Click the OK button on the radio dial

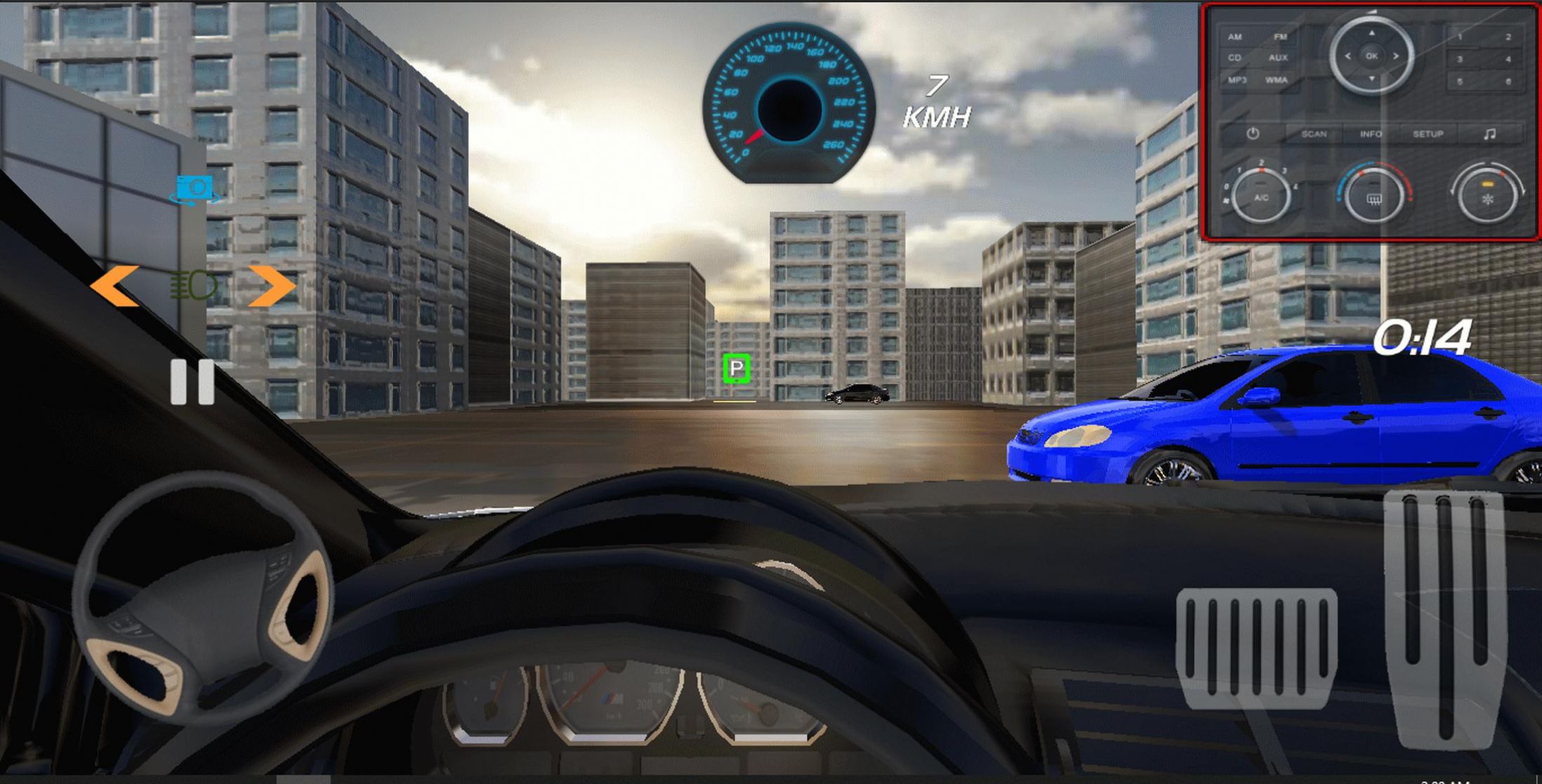pos(1371,56)
